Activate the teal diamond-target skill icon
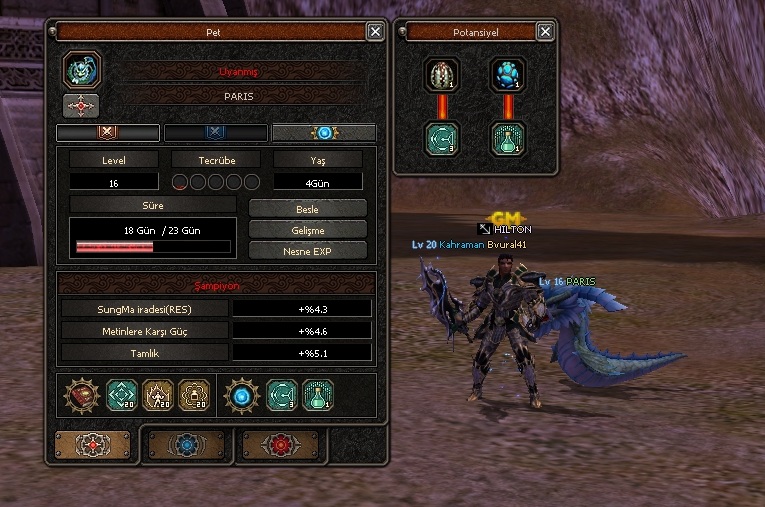Image resolution: width=765 pixels, height=507 pixels. (x=121, y=396)
